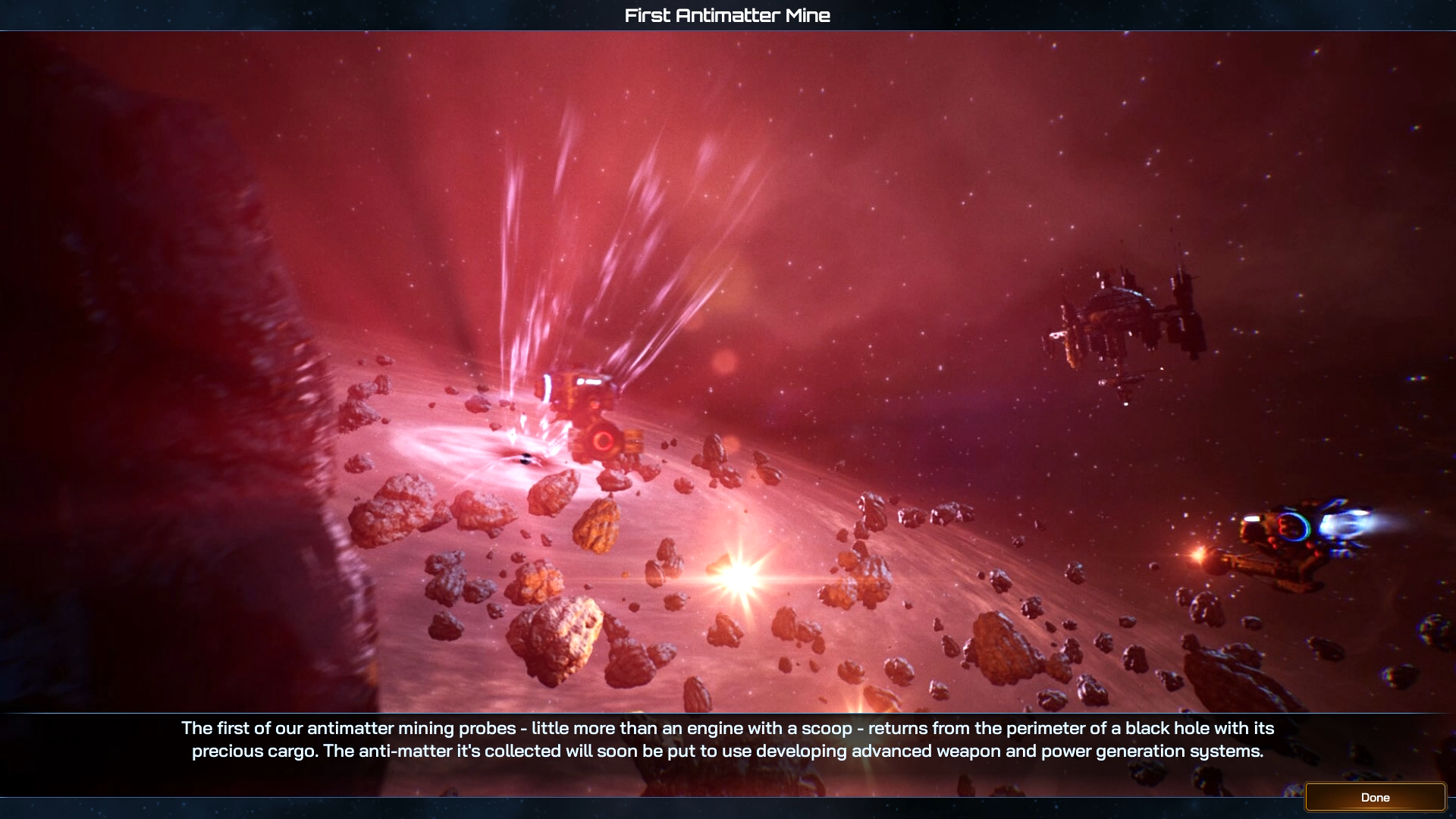Click the divider bar above the description text
This screenshot has width=1456, height=819.
(728, 714)
